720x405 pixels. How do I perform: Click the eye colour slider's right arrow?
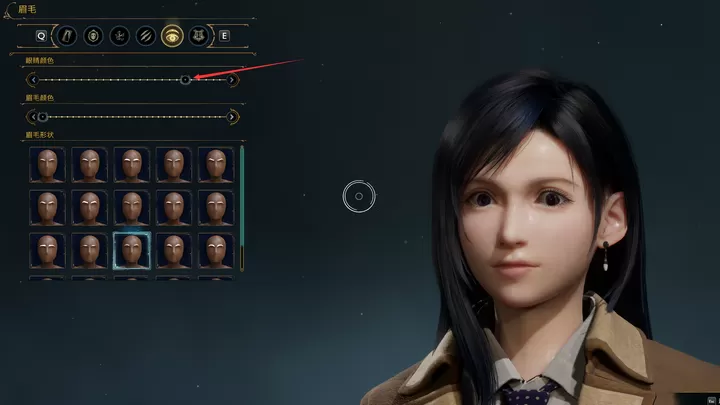tap(233, 79)
